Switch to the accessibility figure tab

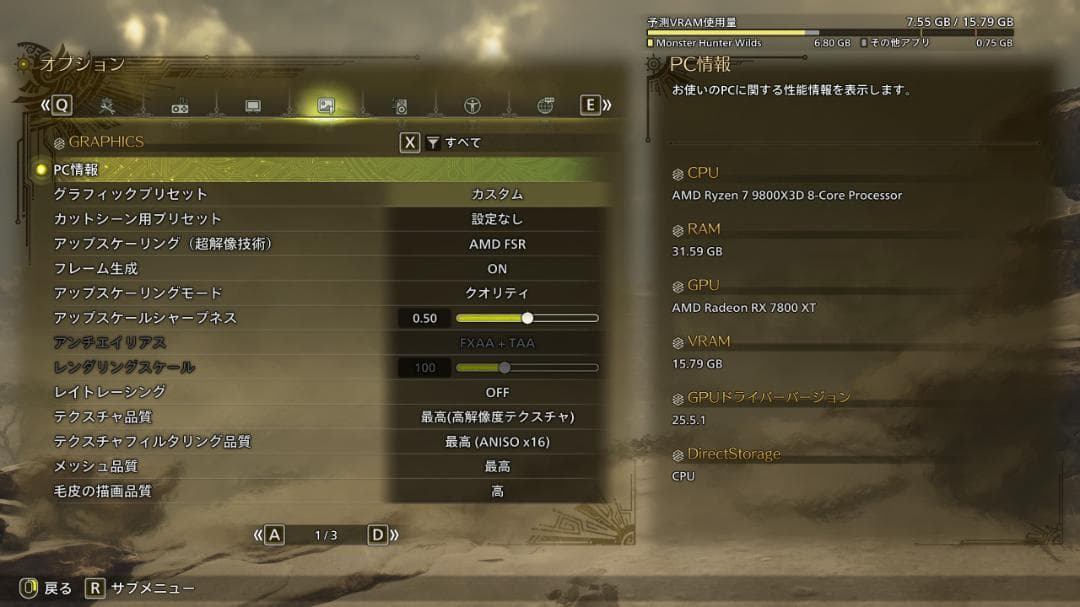[472, 105]
